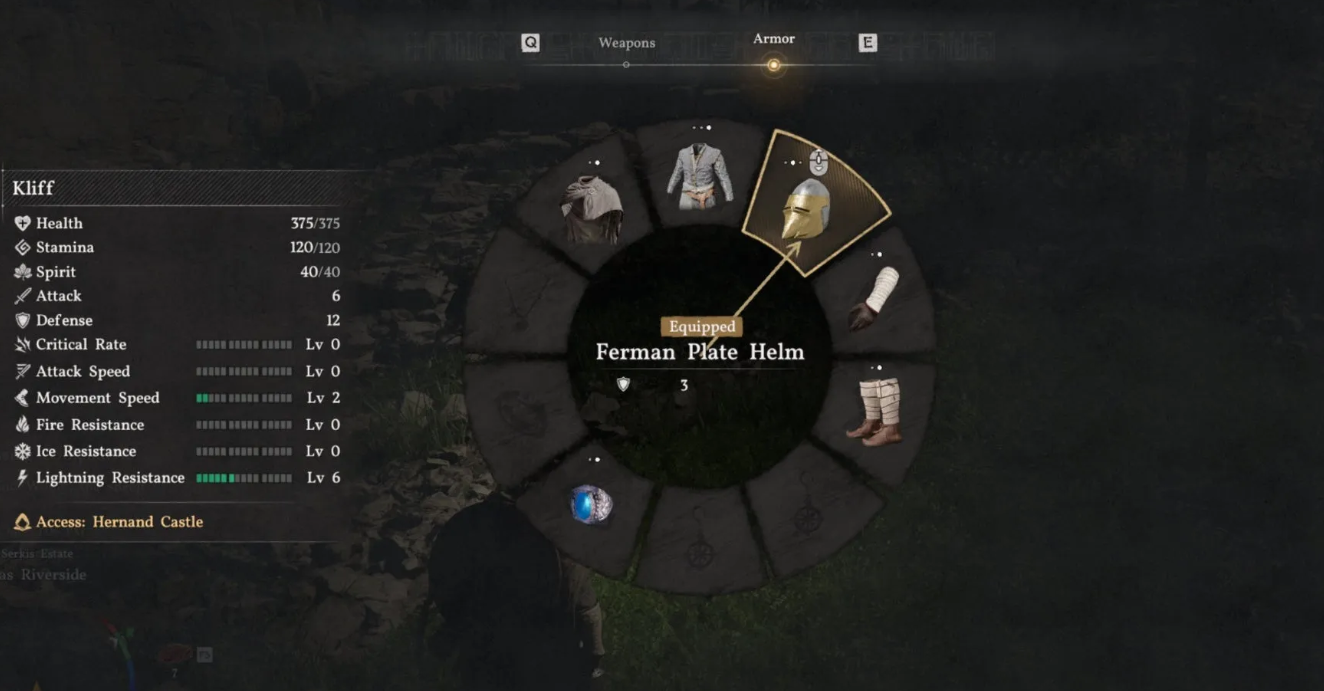Image resolution: width=1324 pixels, height=691 pixels.
Task: Select the wrapped boots slot
Action: coord(877,410)
